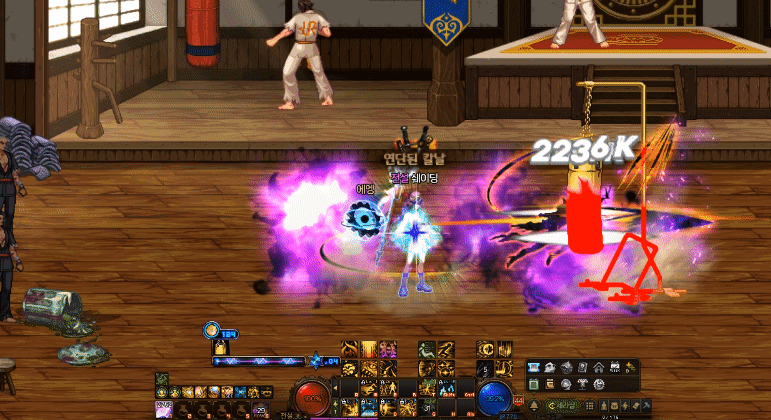Select the crescent moon skill icon
The image size is (771, 420).
[484, 349]
